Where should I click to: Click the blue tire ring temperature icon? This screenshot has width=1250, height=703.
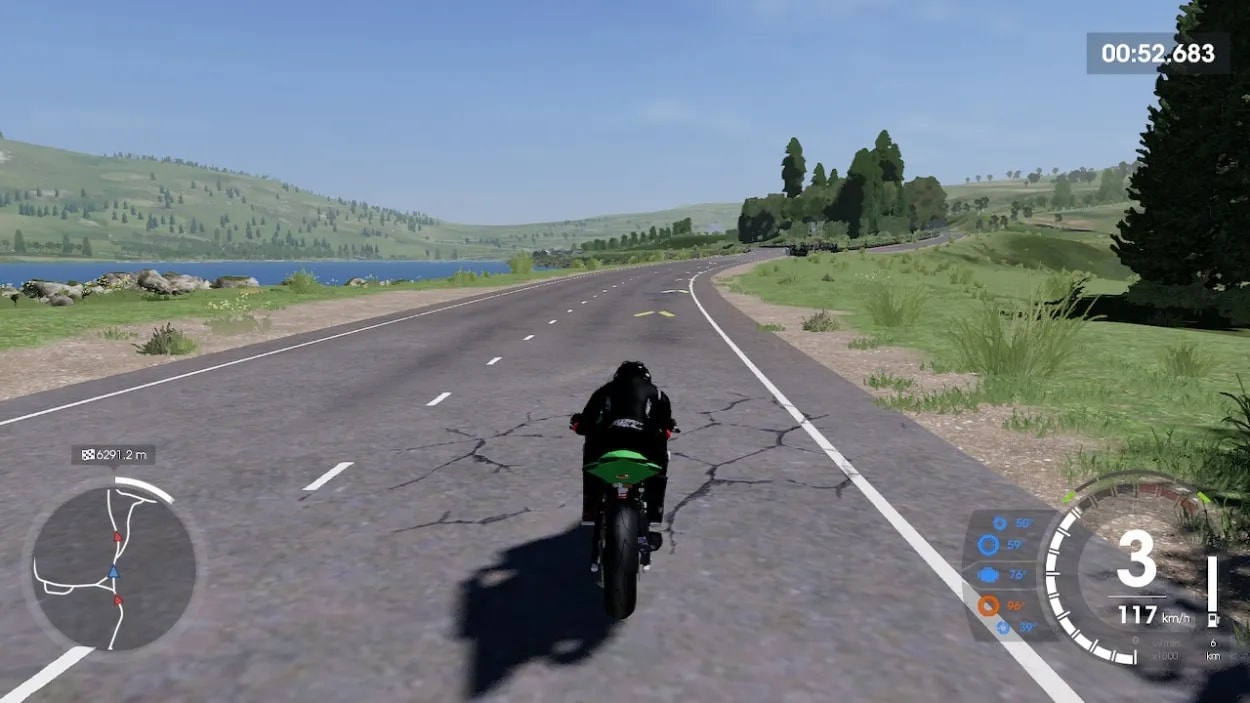988,545
